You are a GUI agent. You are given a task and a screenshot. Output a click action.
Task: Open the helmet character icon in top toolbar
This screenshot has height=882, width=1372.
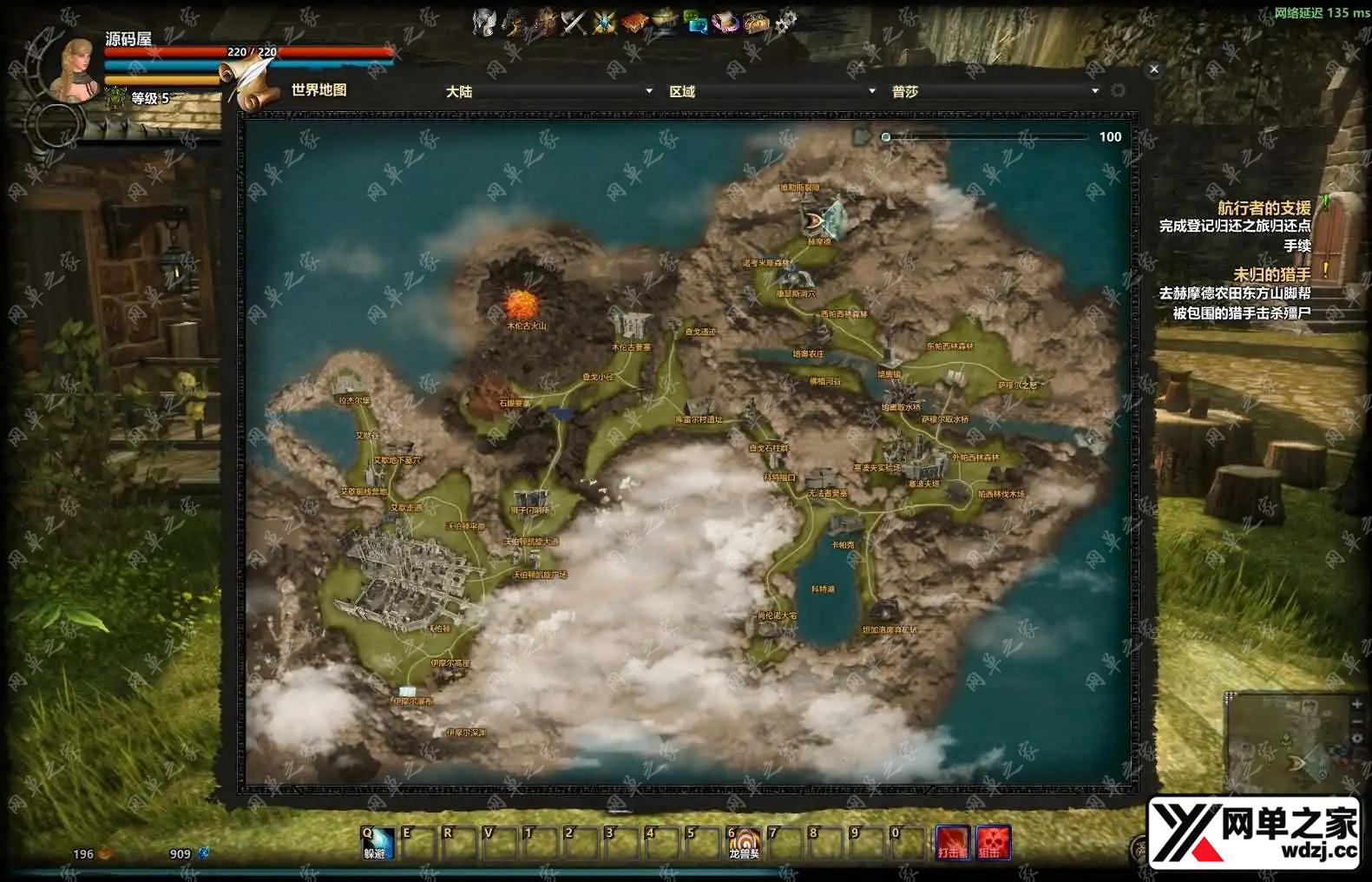click(483, 23)
